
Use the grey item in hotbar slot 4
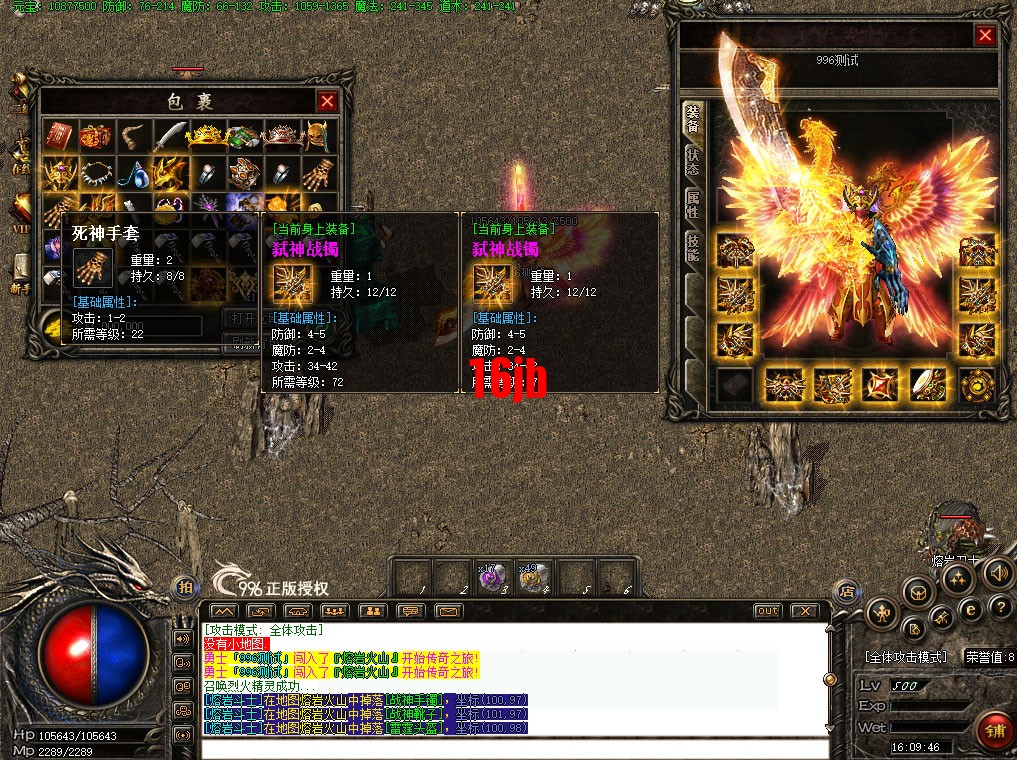point(532,578)
